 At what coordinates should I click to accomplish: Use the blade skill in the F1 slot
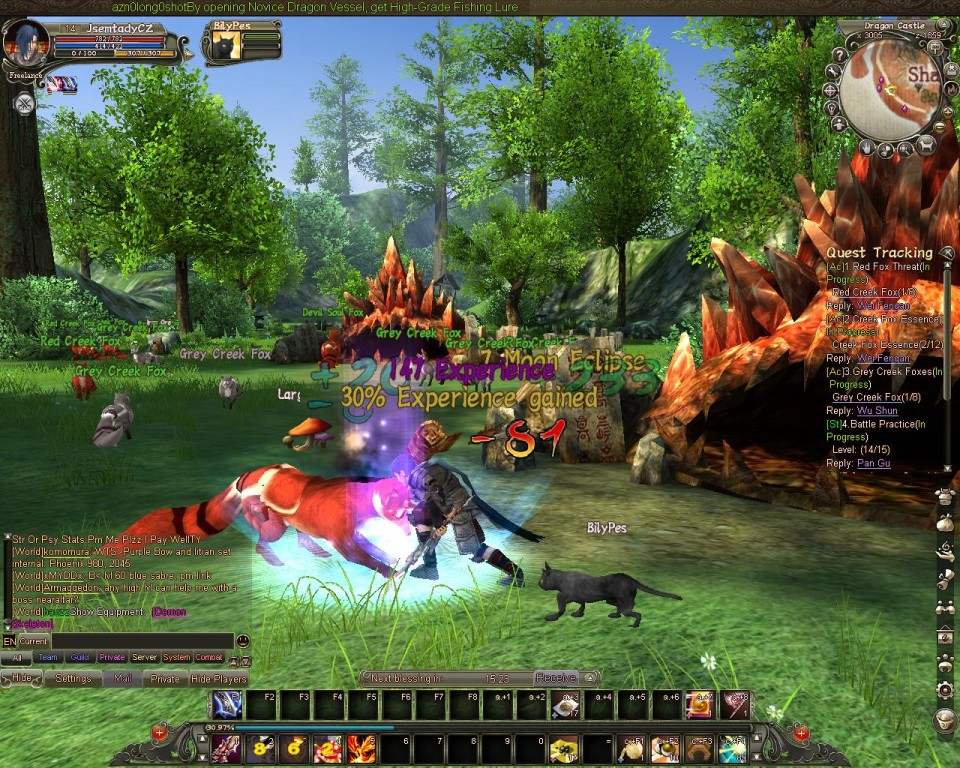[x=226, y=705]
